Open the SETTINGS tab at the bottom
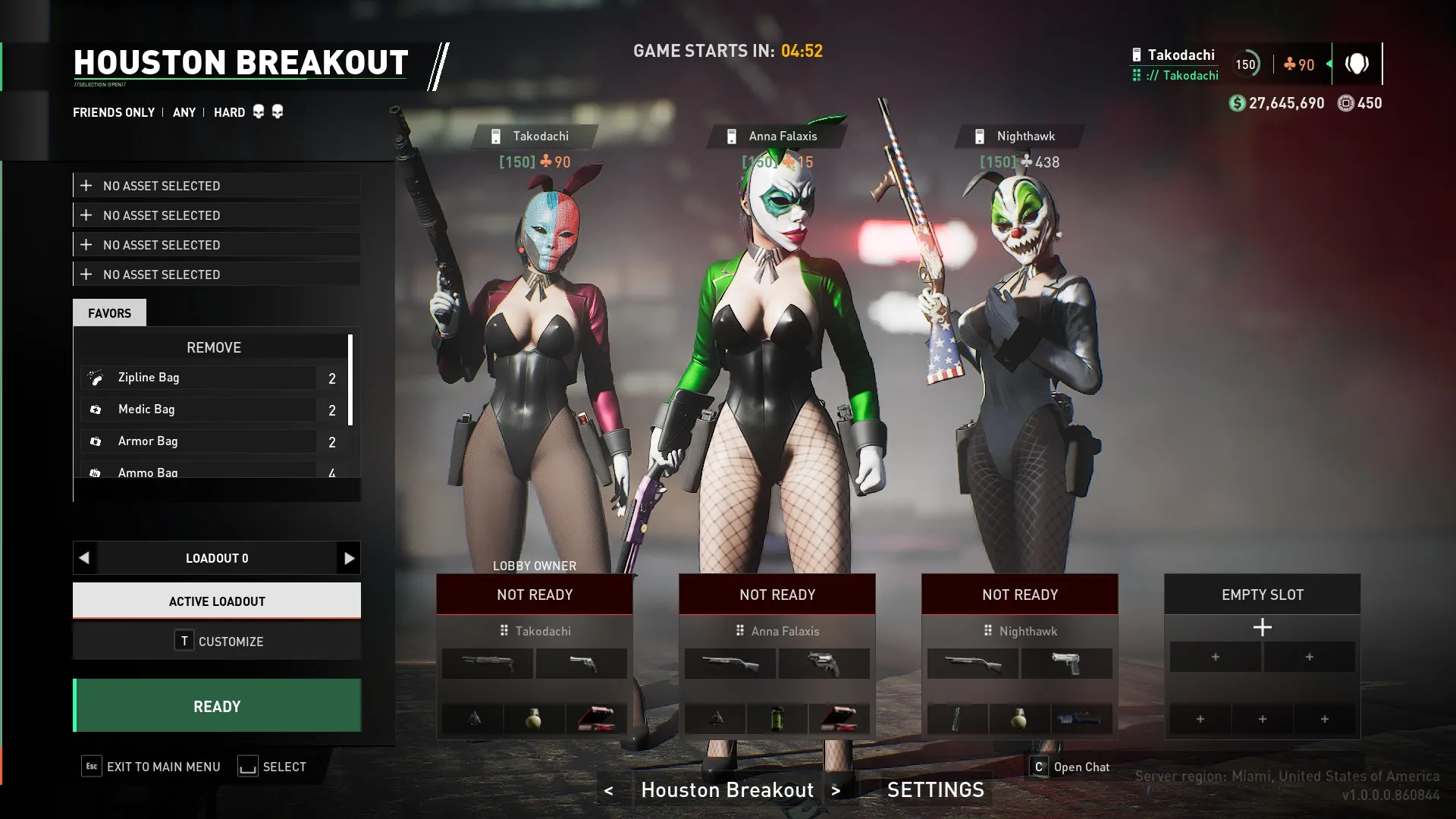The height and width of the screenshot is (819, 1456). point(935,789)
